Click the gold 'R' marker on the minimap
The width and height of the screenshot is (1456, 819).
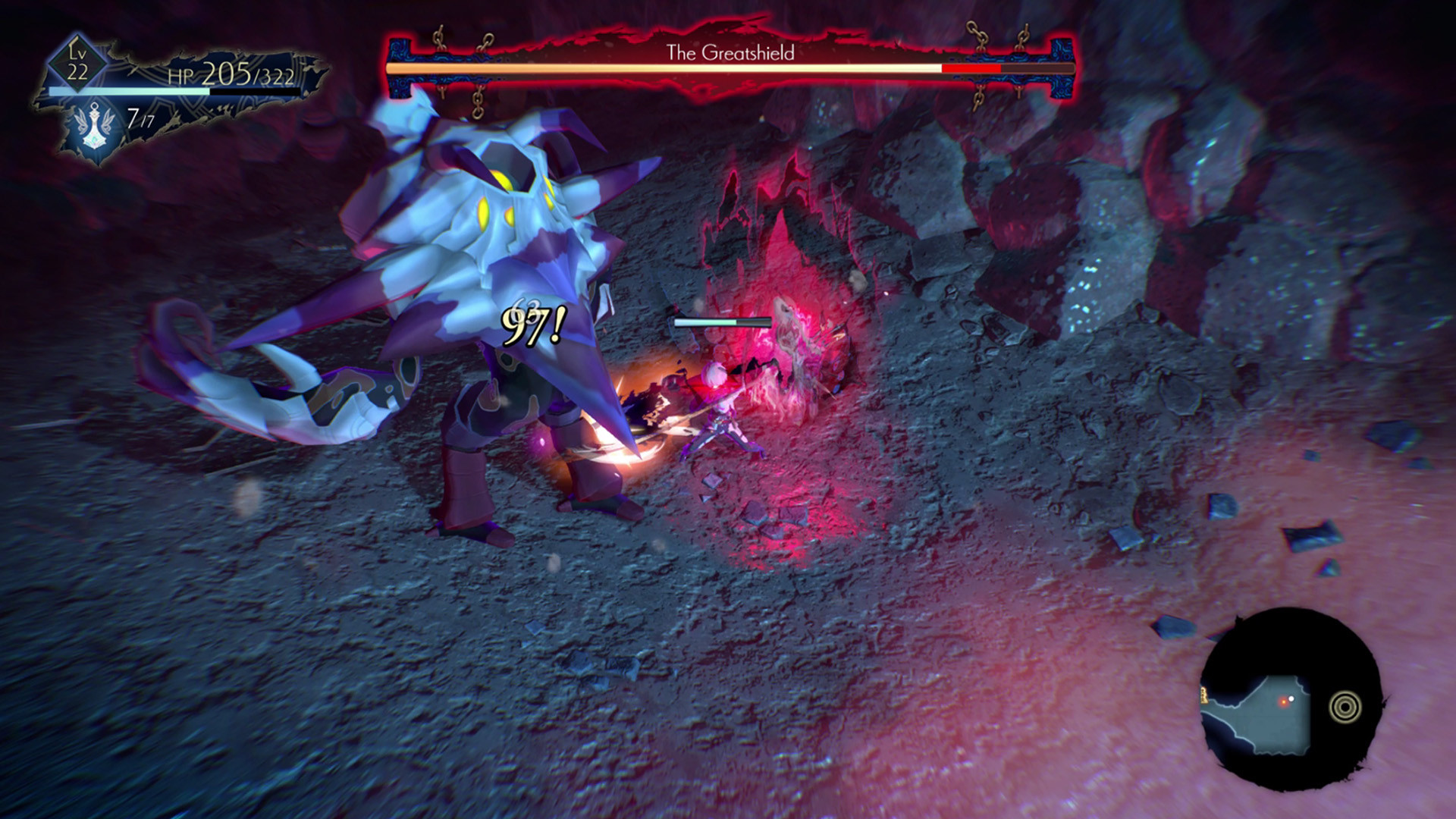[1204, 696]
